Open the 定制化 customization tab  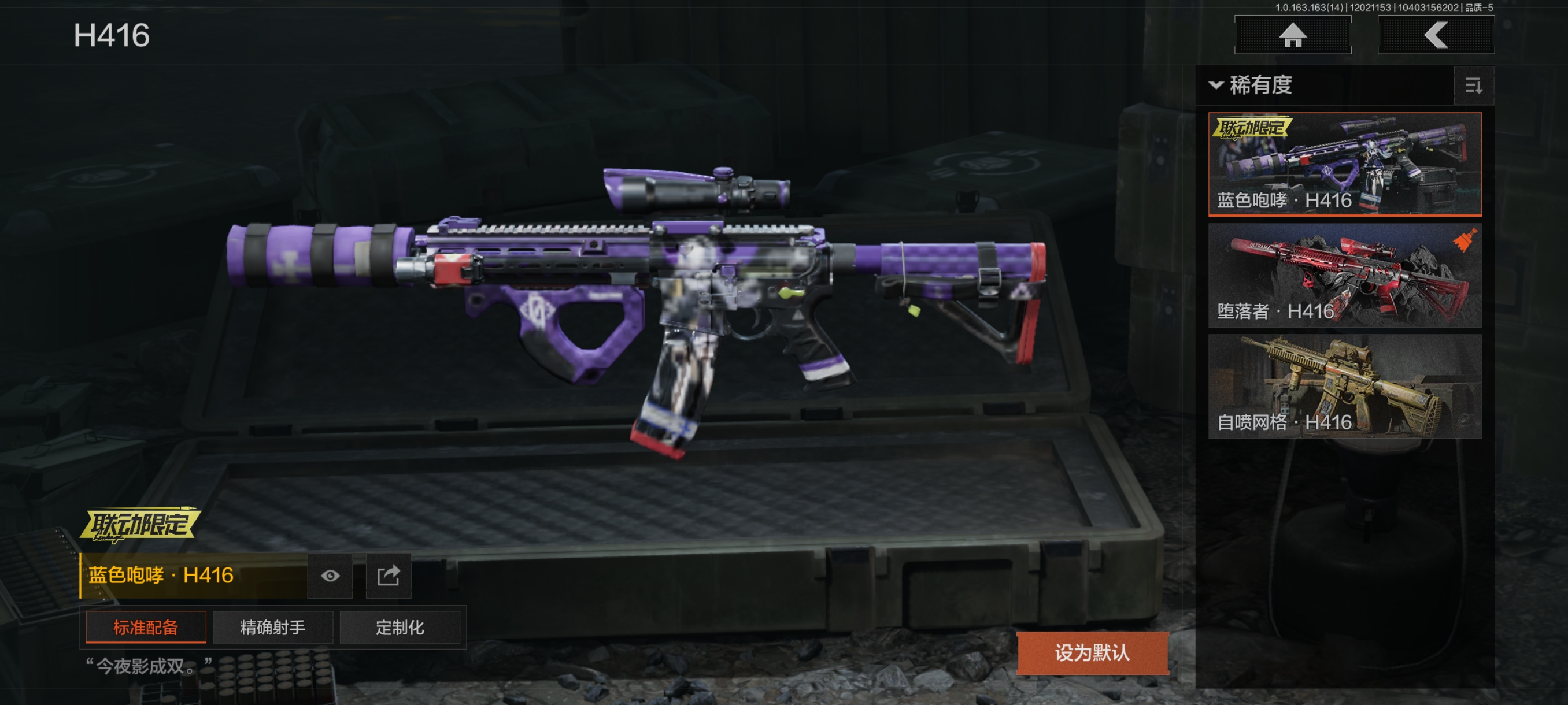coord(400,627)
